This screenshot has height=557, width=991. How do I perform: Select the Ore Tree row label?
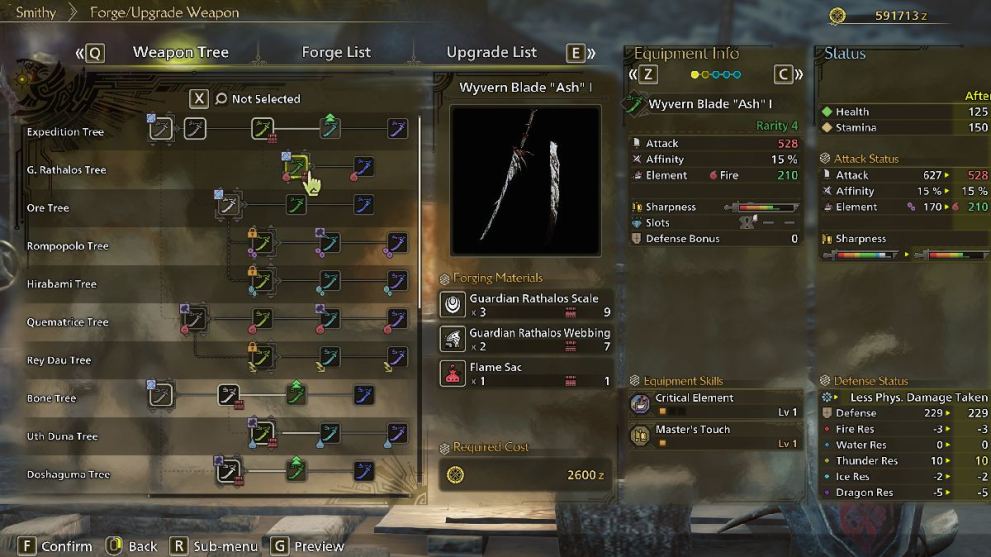coord(48,208)
